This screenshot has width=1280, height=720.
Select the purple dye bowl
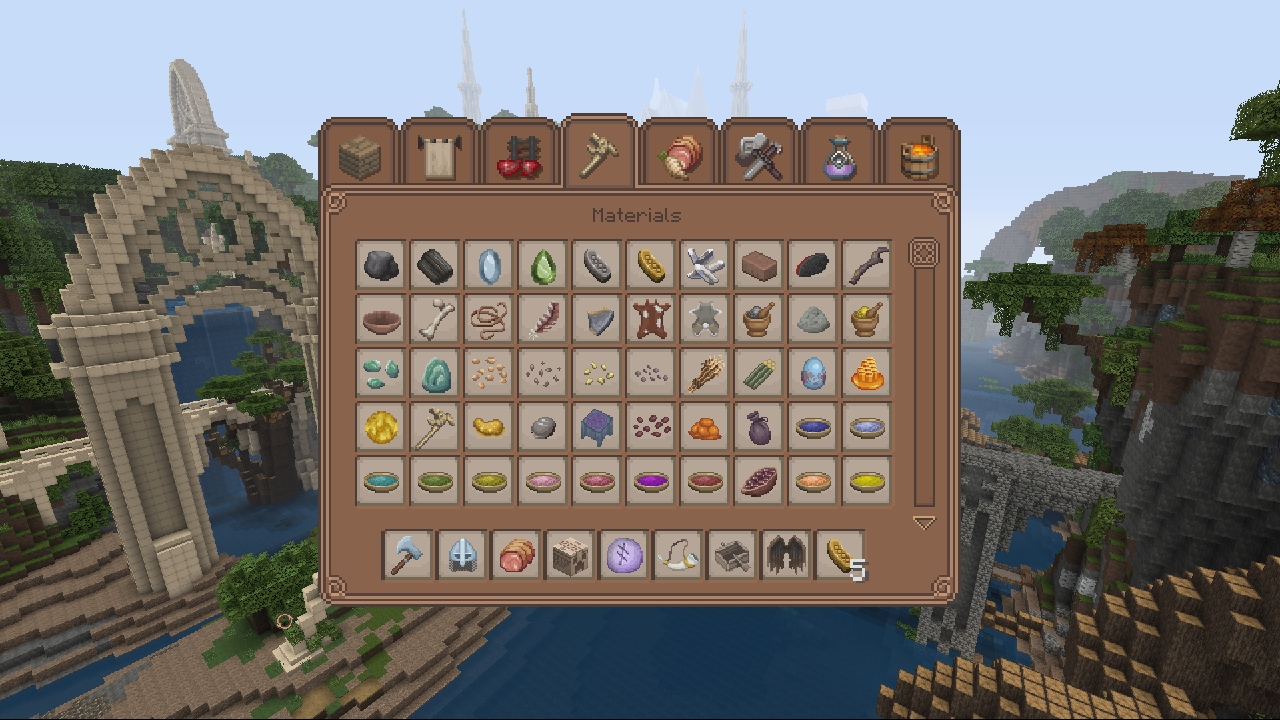651,481
